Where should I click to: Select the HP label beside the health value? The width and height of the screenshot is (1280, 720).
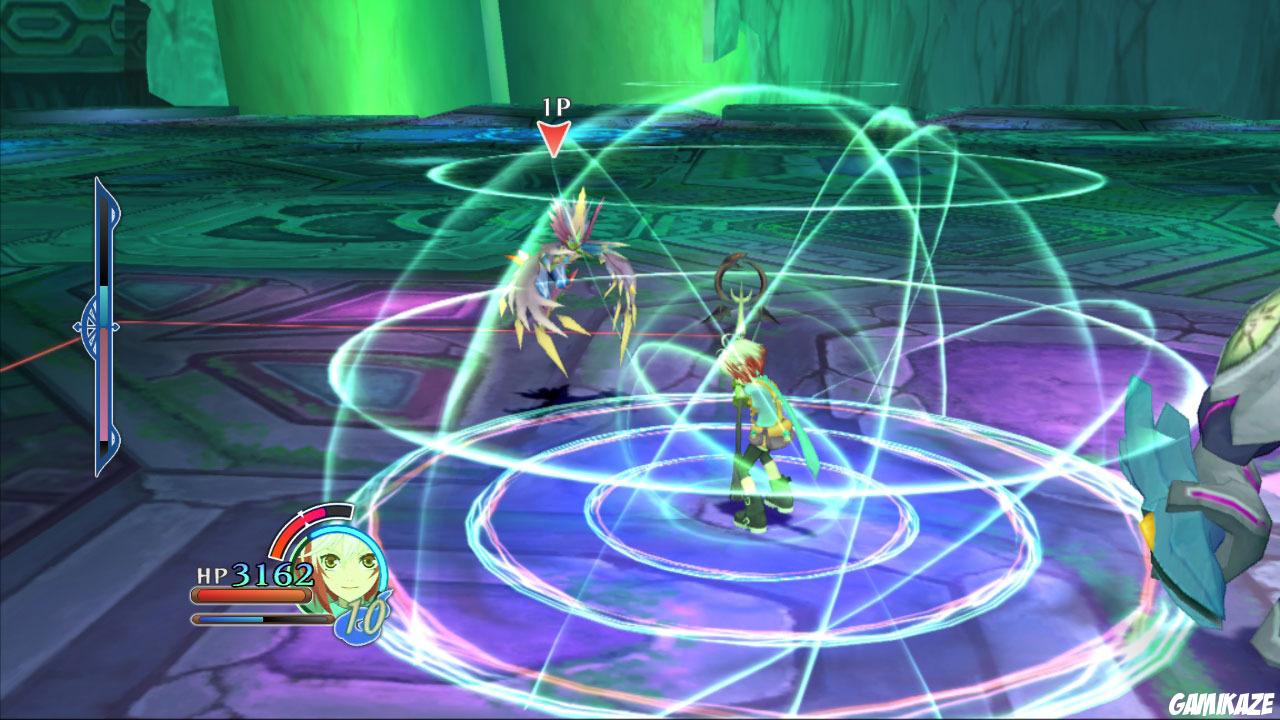coord(212,574)
